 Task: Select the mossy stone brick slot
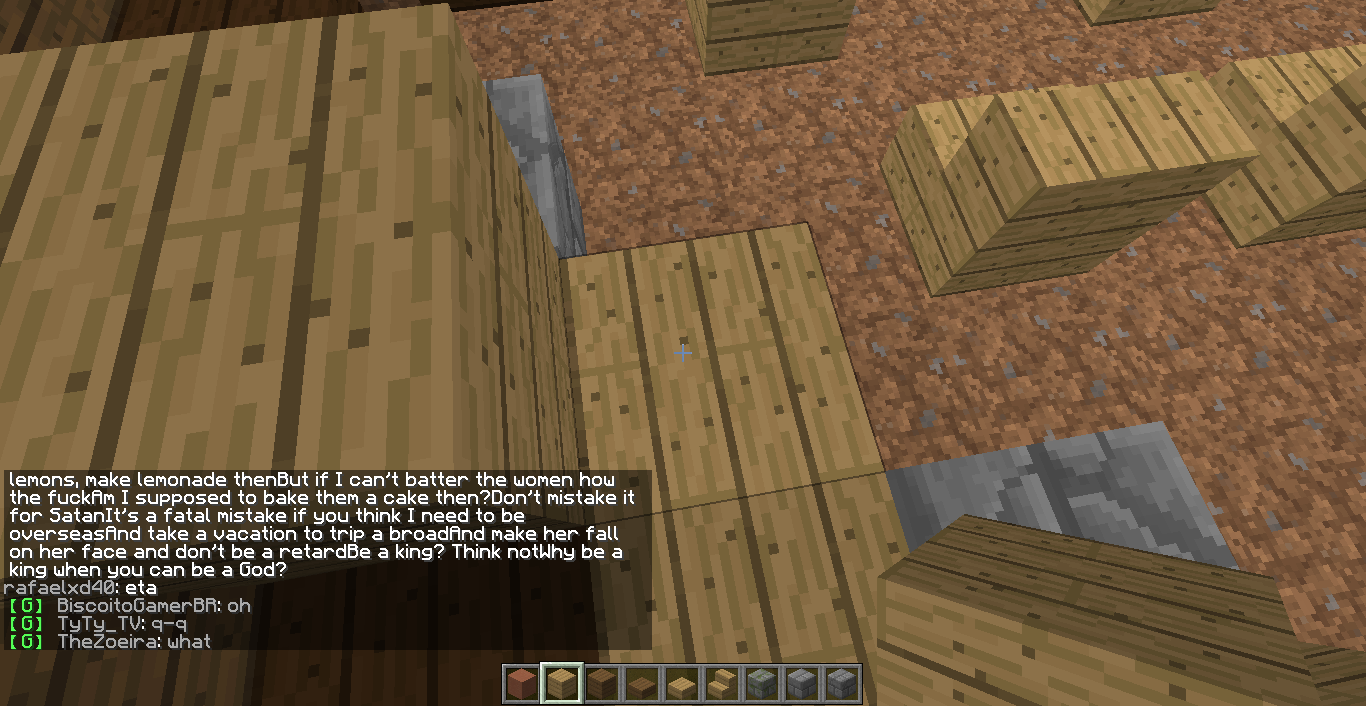point(761,684)
